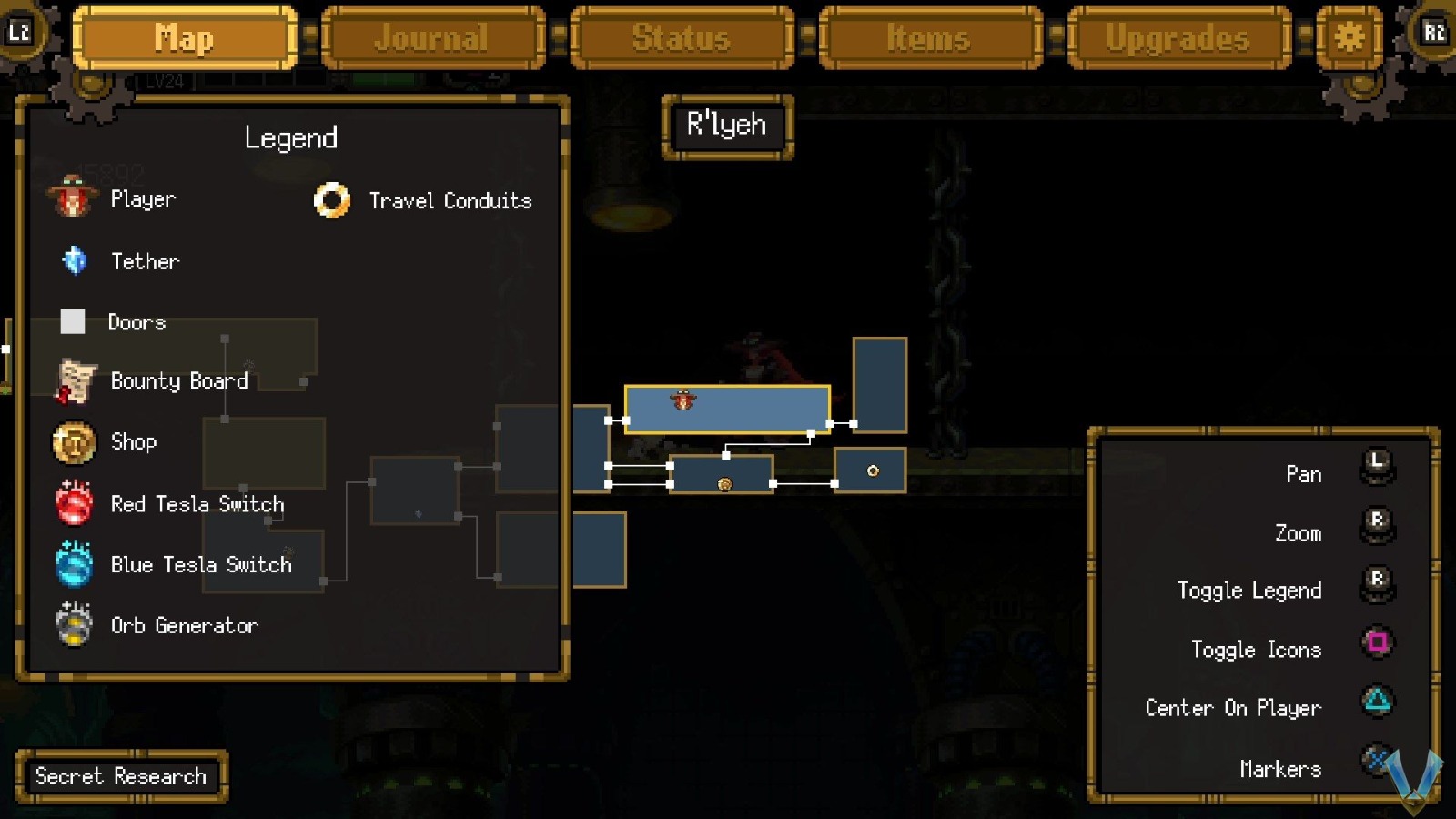
Task: Select the Blue Tesla Switch icon
Action: click(x=72, y=564)
